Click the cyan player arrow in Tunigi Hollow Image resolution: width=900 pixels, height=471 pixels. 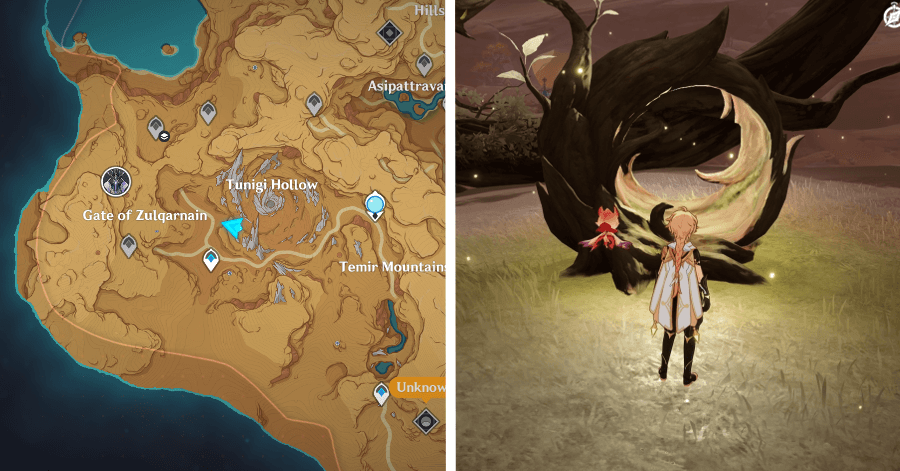tap(233, 228)
